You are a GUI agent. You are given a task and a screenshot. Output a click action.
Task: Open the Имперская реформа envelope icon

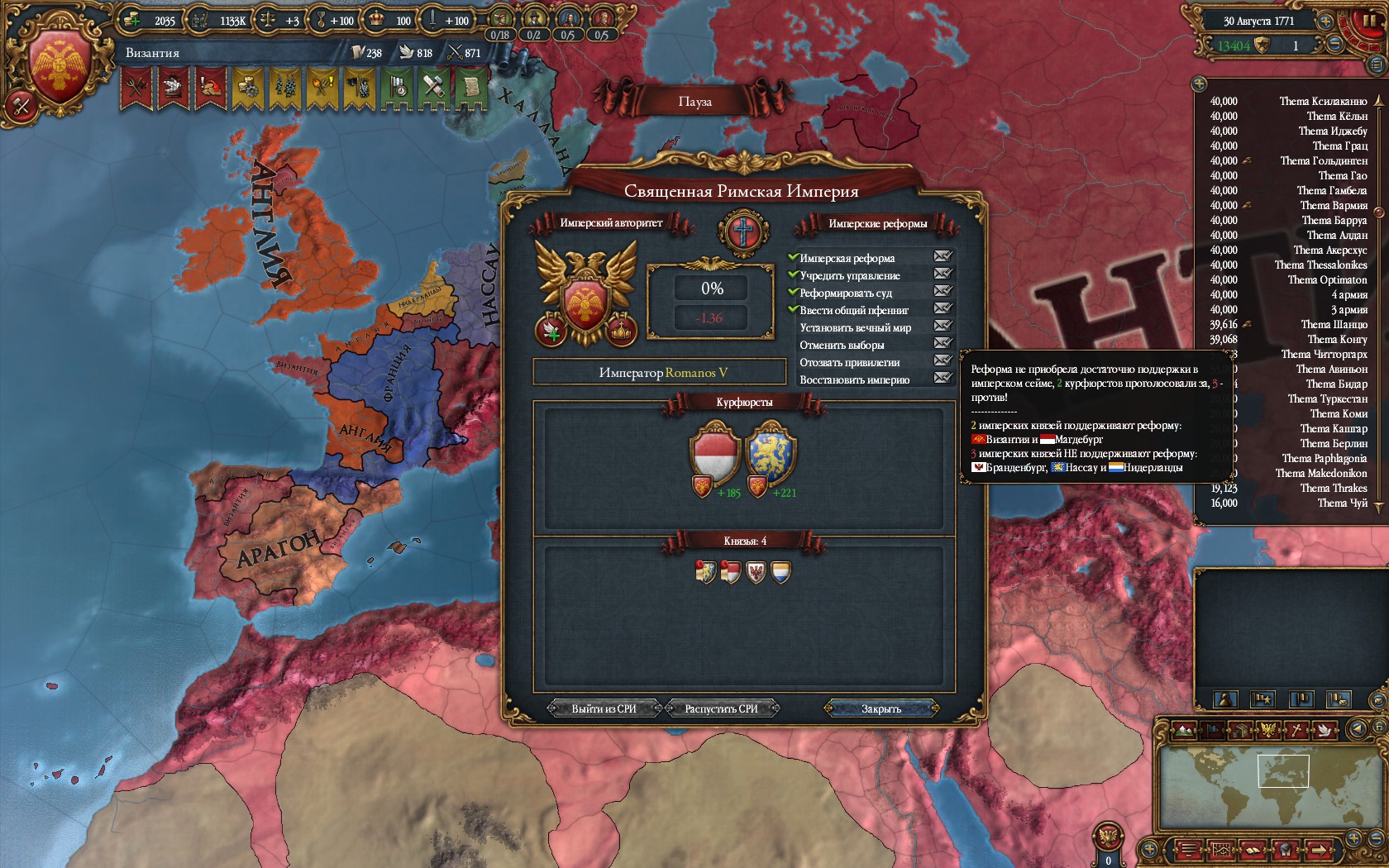[943, 257]
